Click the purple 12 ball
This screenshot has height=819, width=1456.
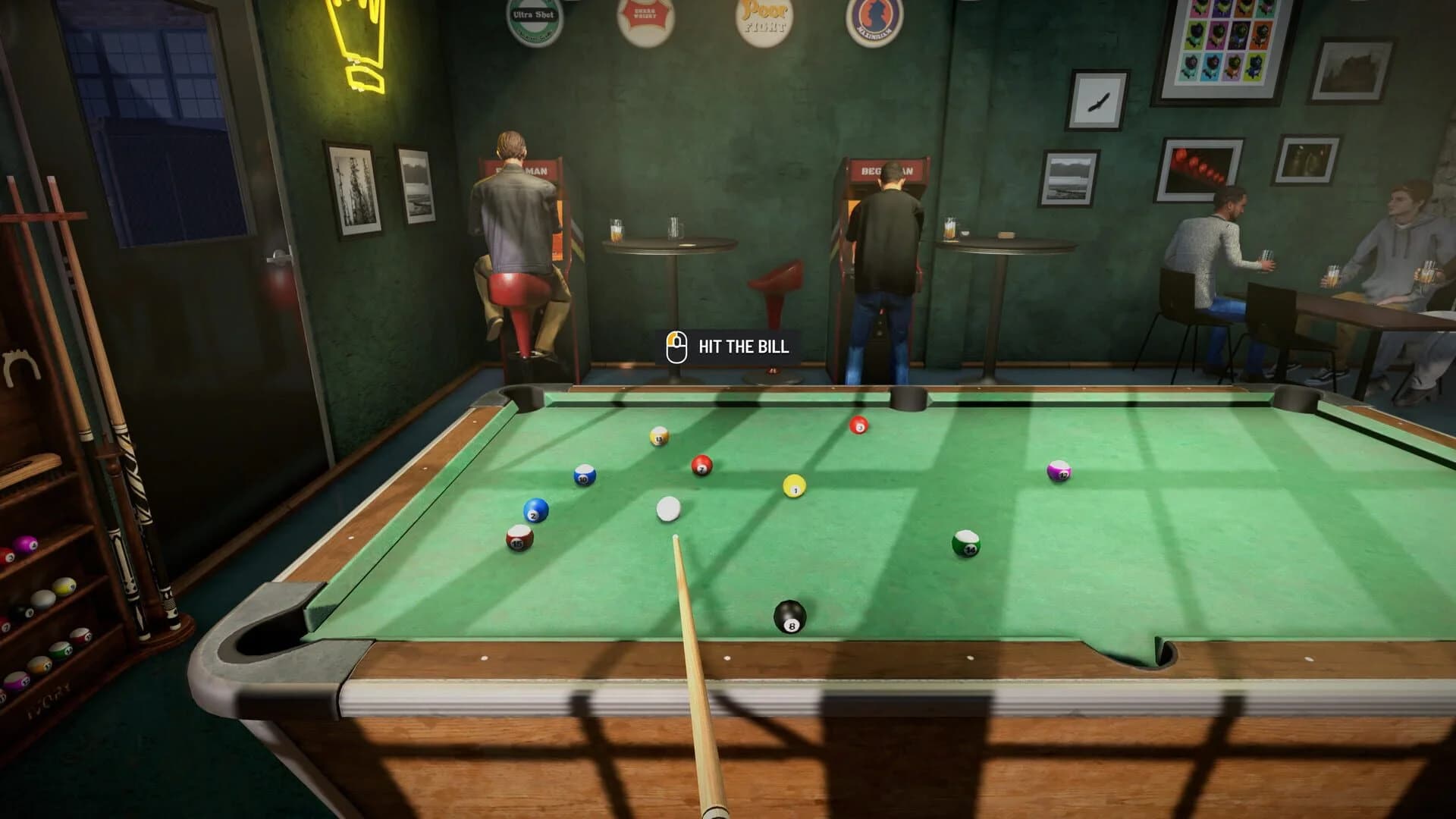pos(1059,472)
